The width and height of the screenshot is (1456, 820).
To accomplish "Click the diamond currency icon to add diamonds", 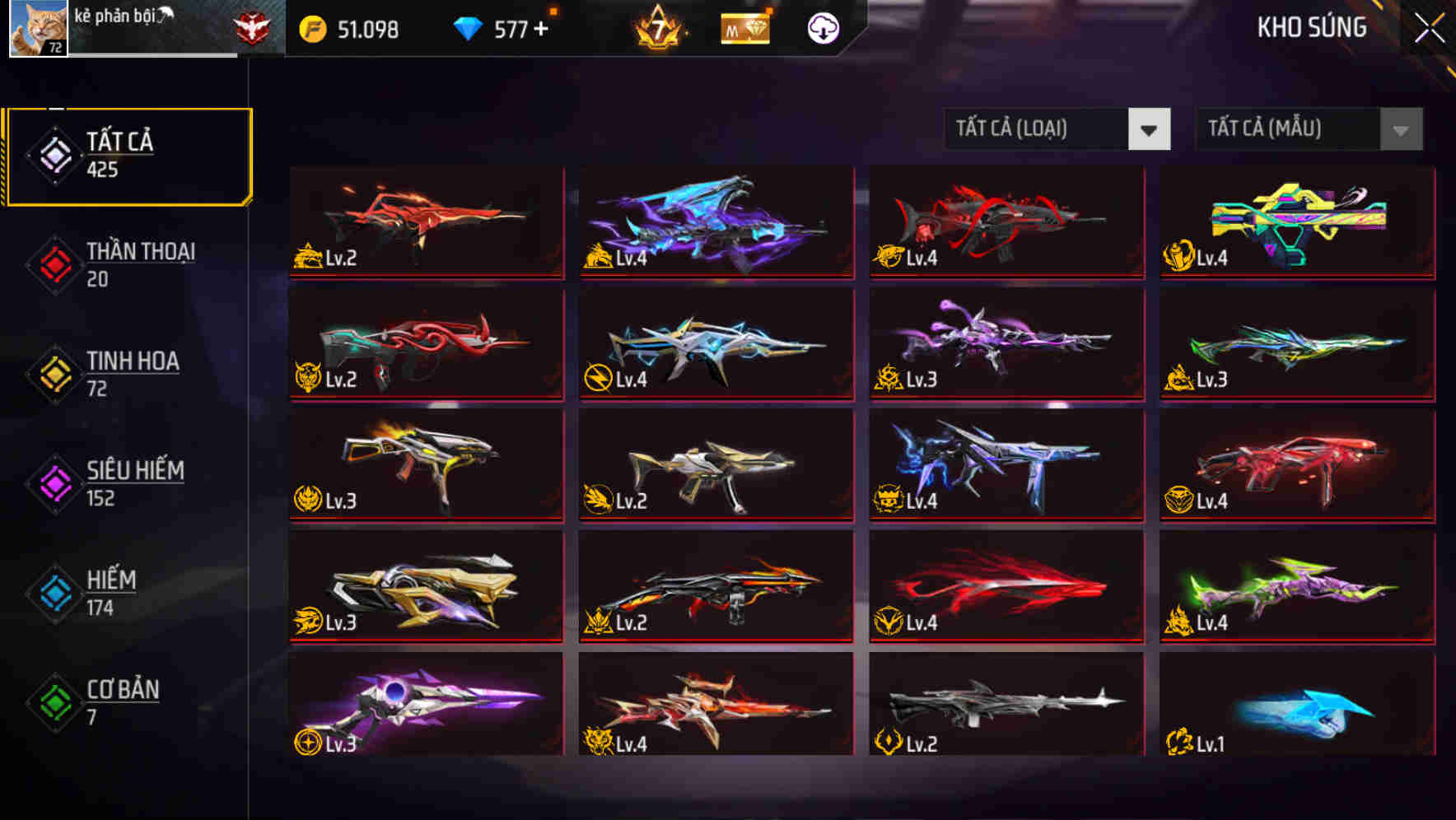I will coord(467,30).
